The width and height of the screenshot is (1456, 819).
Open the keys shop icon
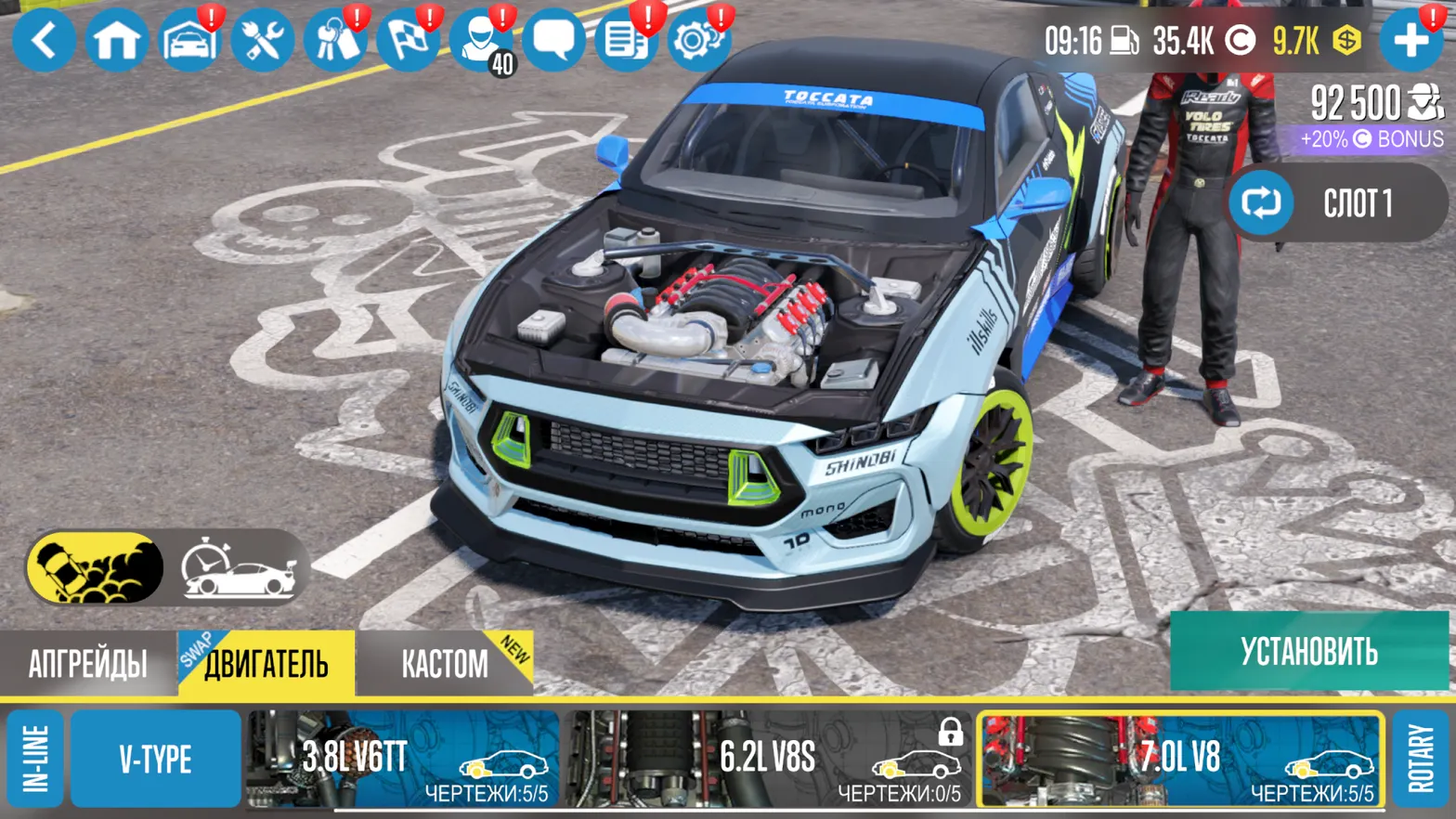pos(337,39)
